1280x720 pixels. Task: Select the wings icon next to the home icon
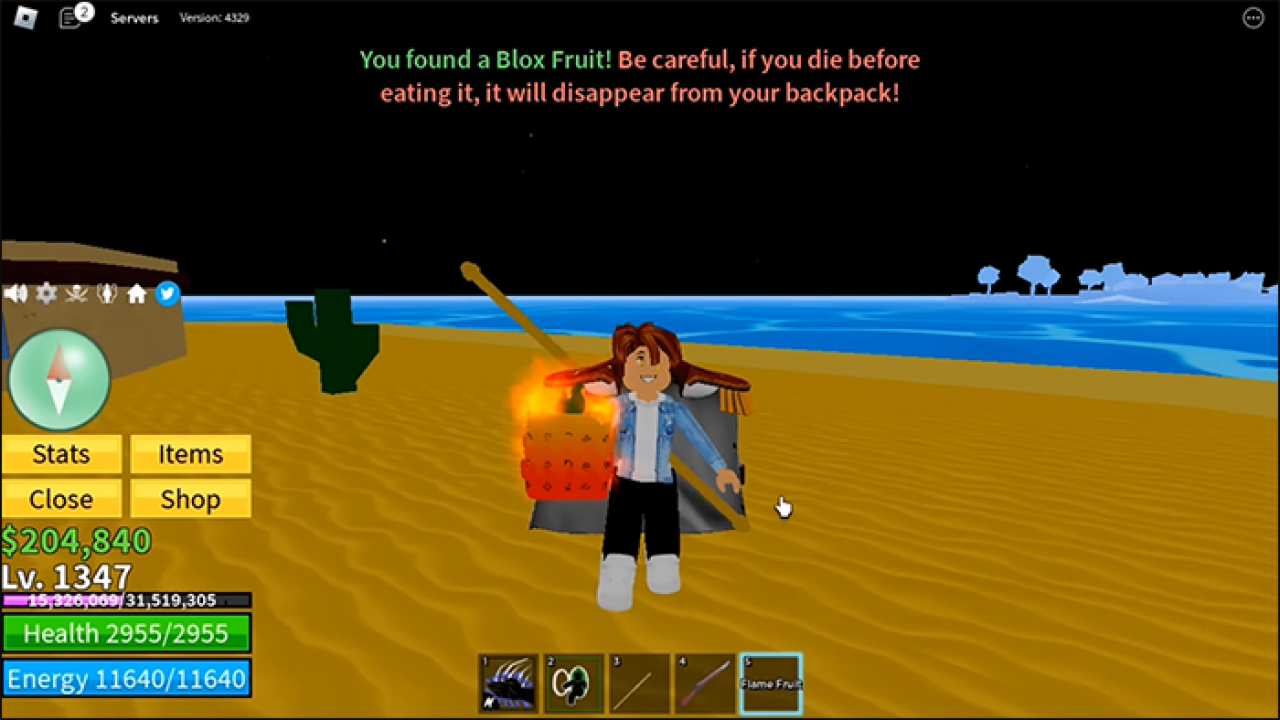pyautogui.click(x=107, y=293)
